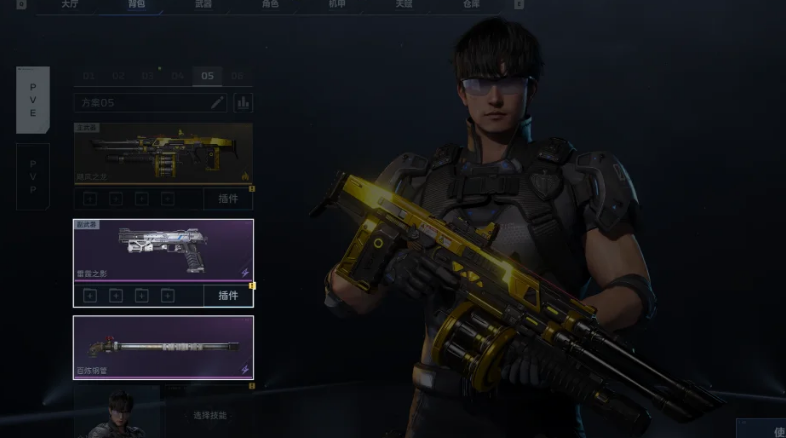Open the 背包 backpack tab

(x=136, y=5)
